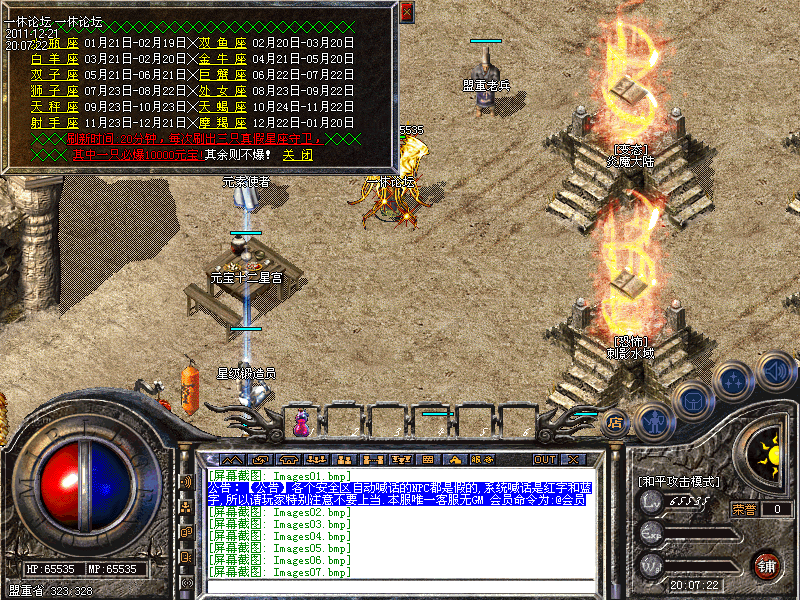
Task: Use the pink potion in the belt slot
Action: (x=301, y=424)
